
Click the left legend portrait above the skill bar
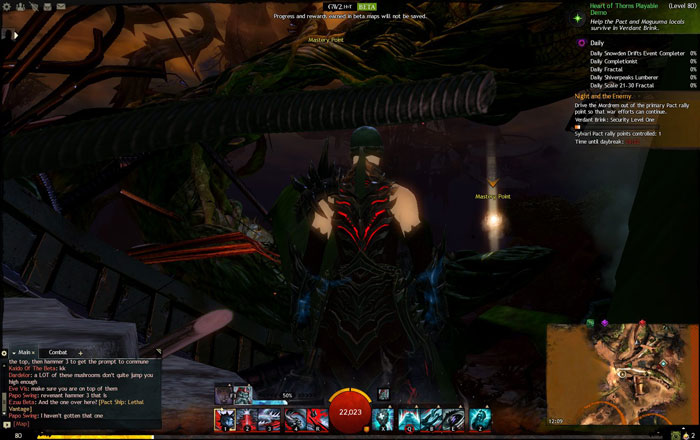pyautogui.click(x=222, y=394)
